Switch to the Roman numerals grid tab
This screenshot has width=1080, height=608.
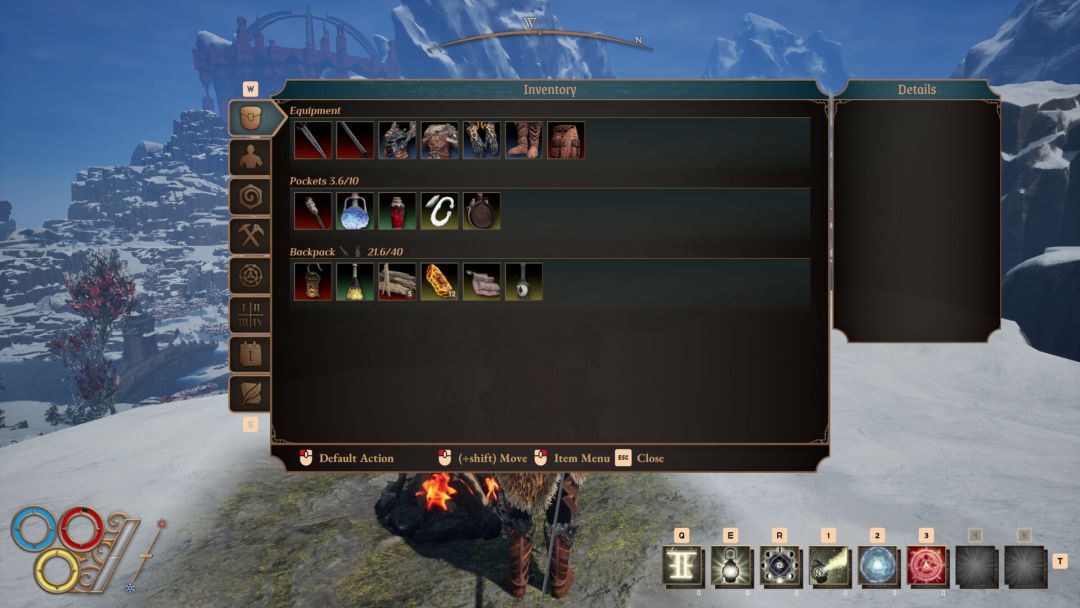click(250, 315)
